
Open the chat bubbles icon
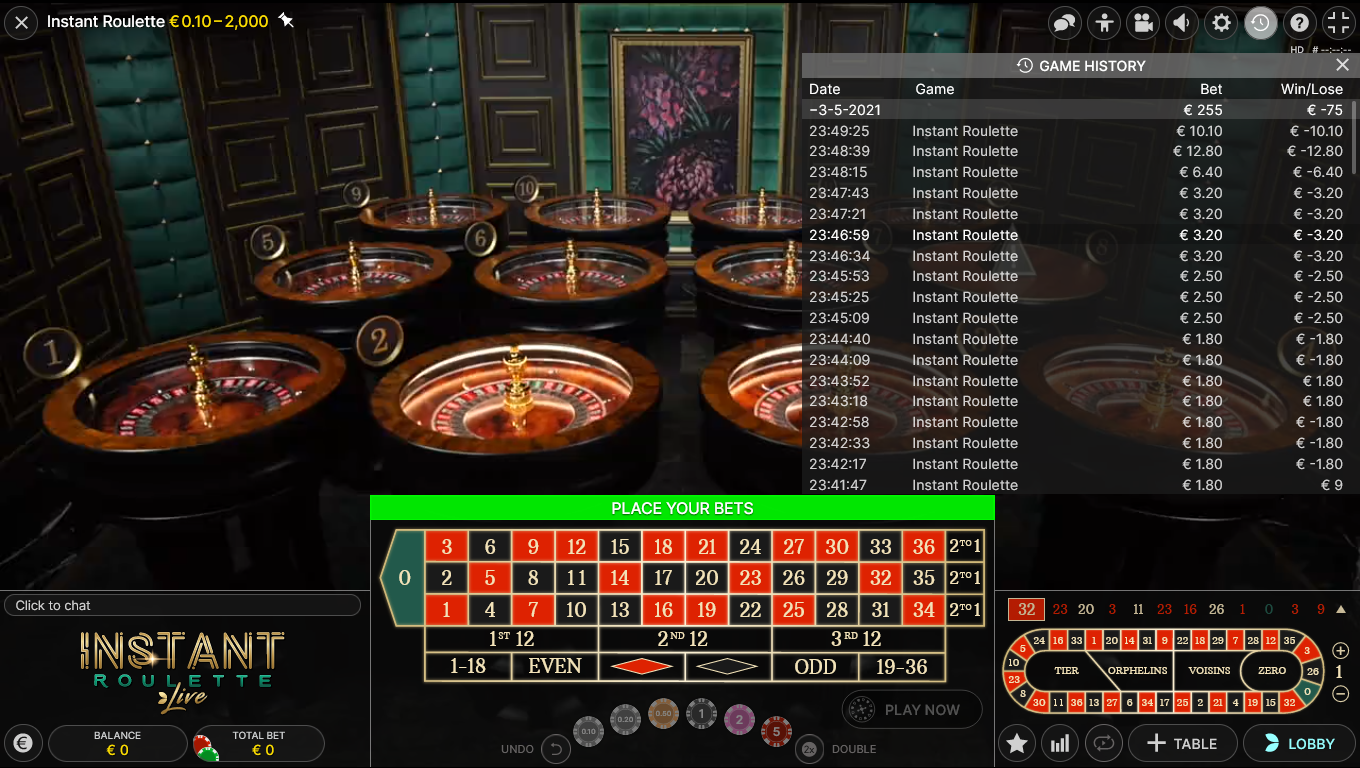click(1065, 23)
